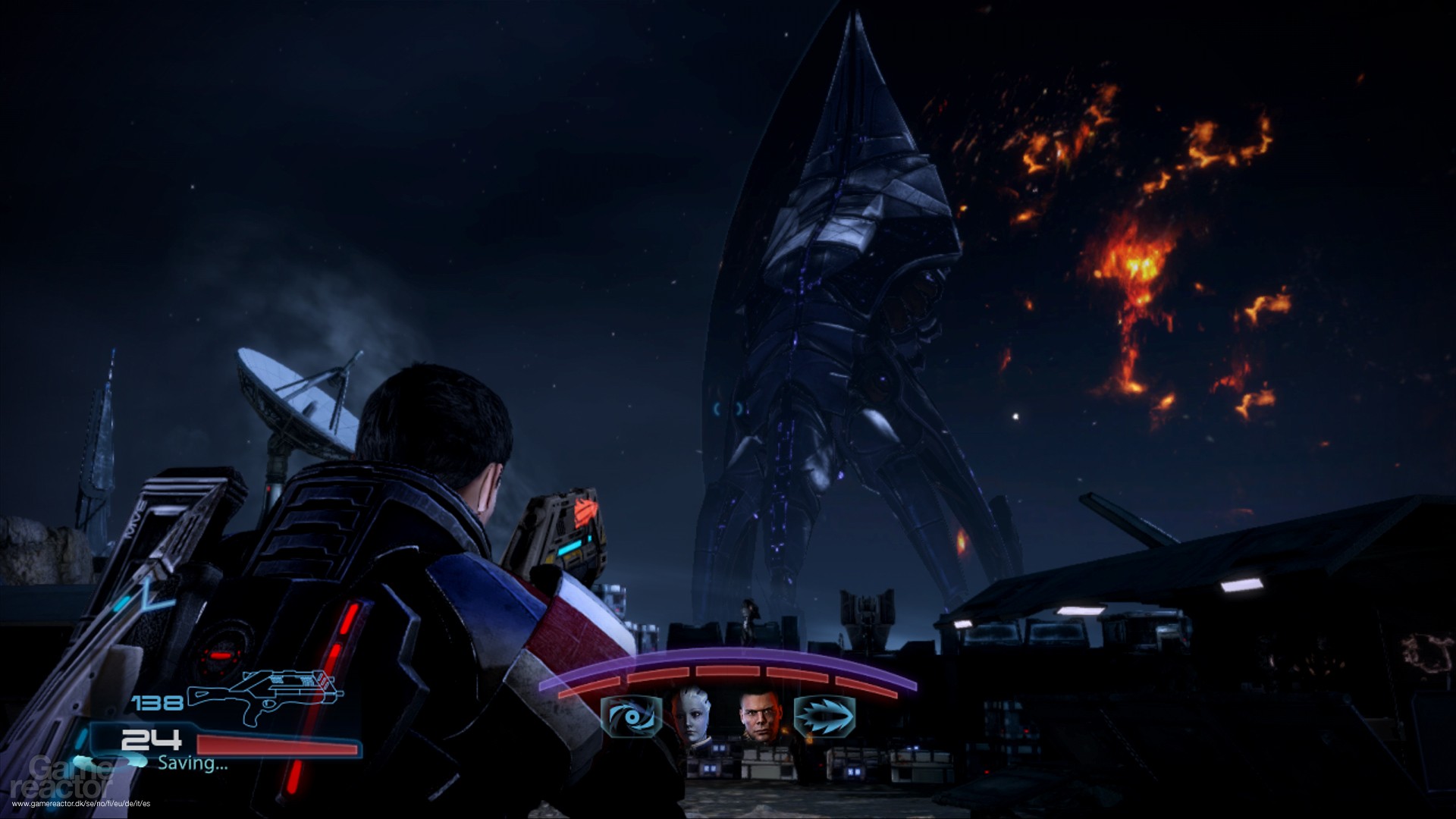This screenshot has width=1456, height=819.
Task: Select the eye-shaped power icon
Action: click(632, 717)
